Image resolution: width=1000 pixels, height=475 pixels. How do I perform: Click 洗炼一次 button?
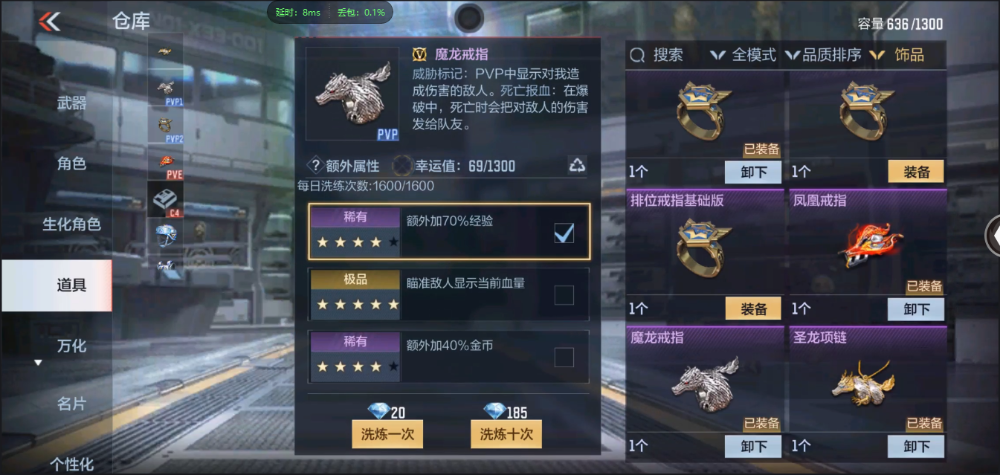point(388,434)
